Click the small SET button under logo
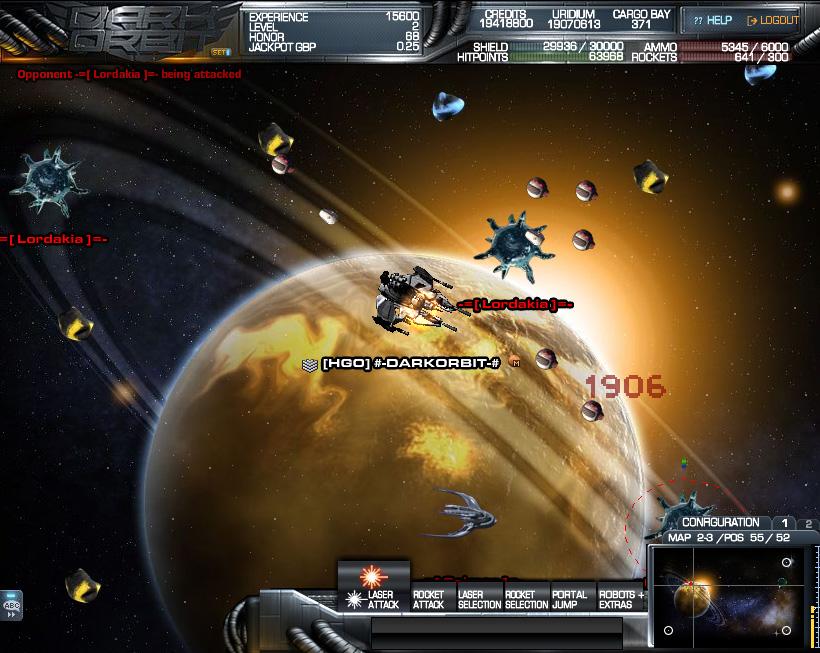Image resolution: width=820 pixels, height=653 pixels. [219, 51]
